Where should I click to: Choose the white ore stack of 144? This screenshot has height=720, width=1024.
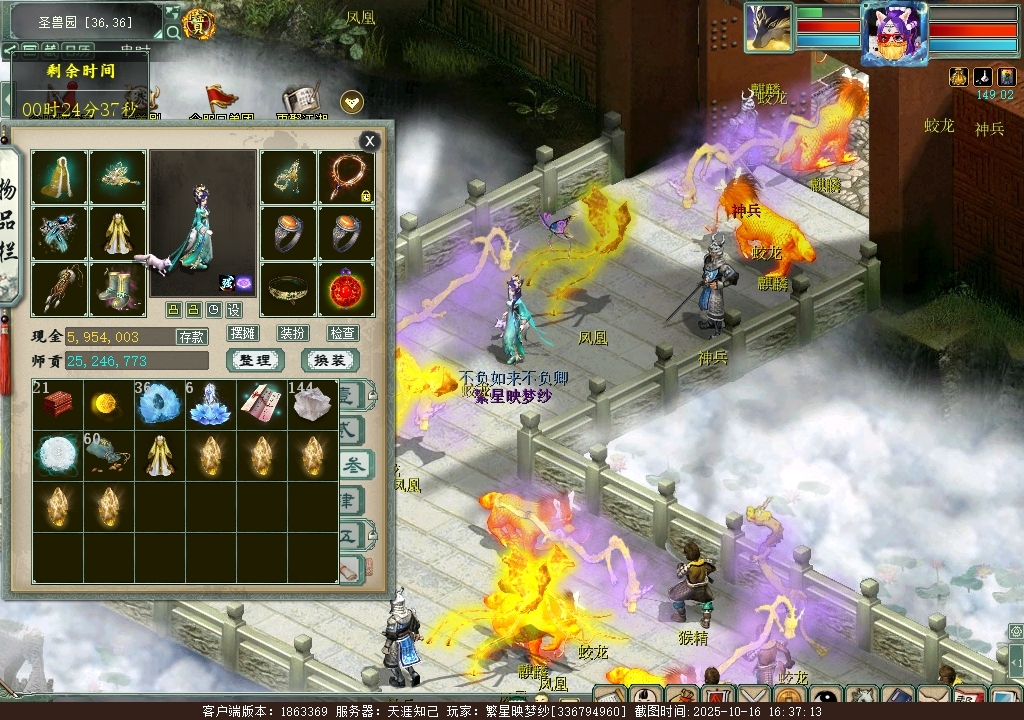[313, 405]
